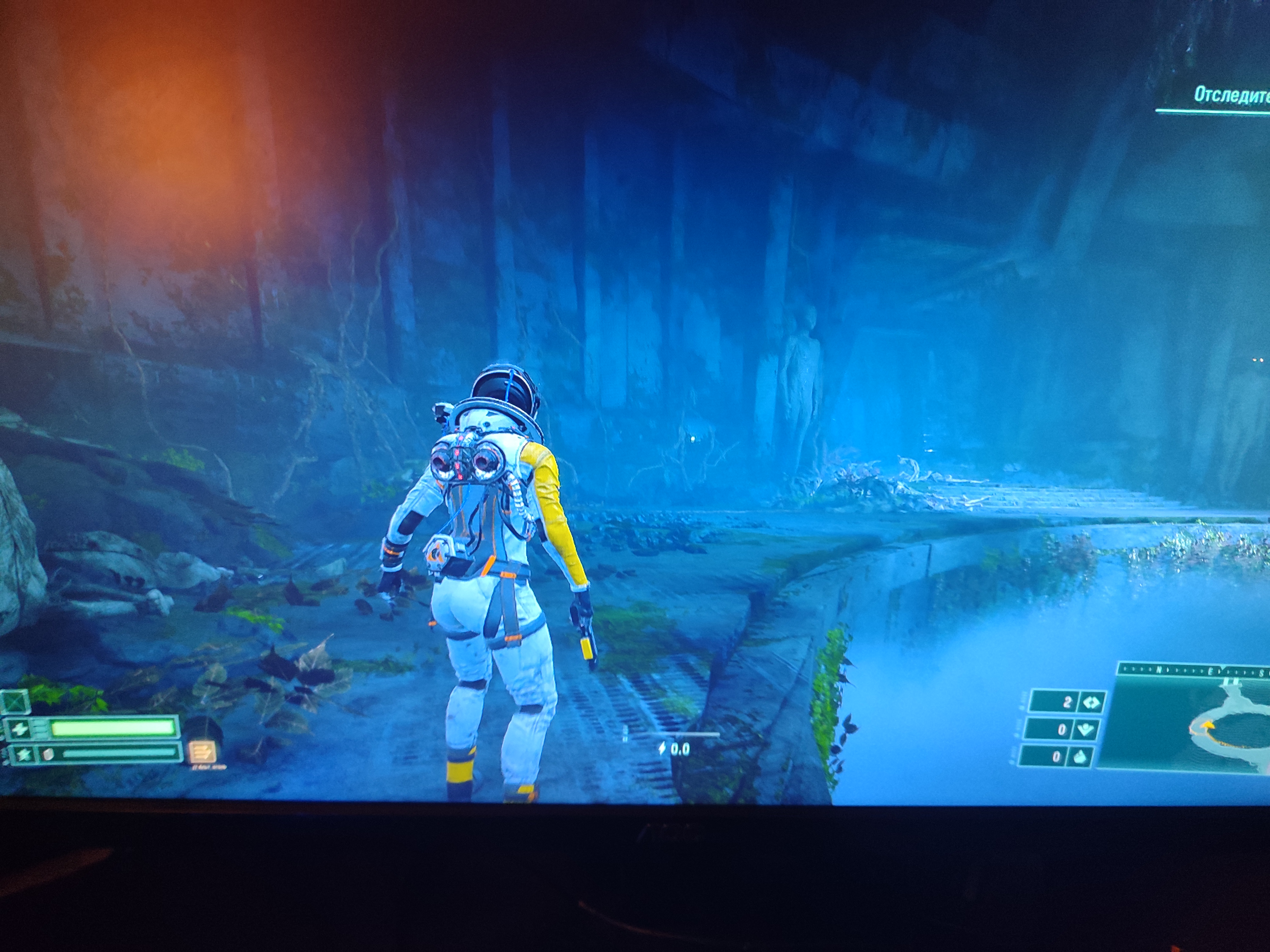Viewport: 1270px width, 952px height.
Task: Click the compass strip above the minimap
Action: [1194, 670]
